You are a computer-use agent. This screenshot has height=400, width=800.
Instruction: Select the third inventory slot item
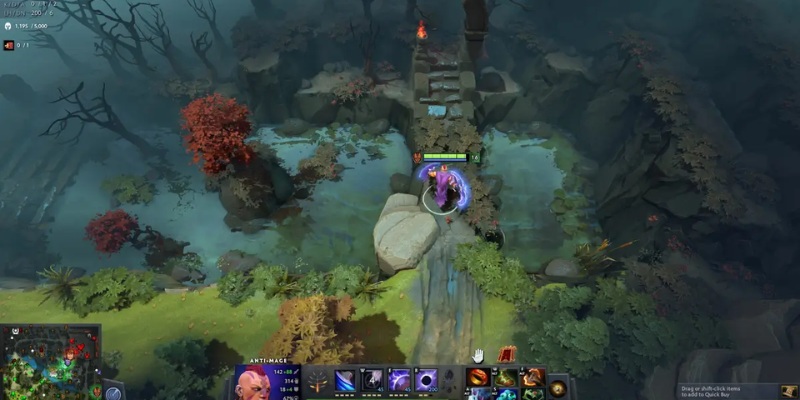point(533,377)
